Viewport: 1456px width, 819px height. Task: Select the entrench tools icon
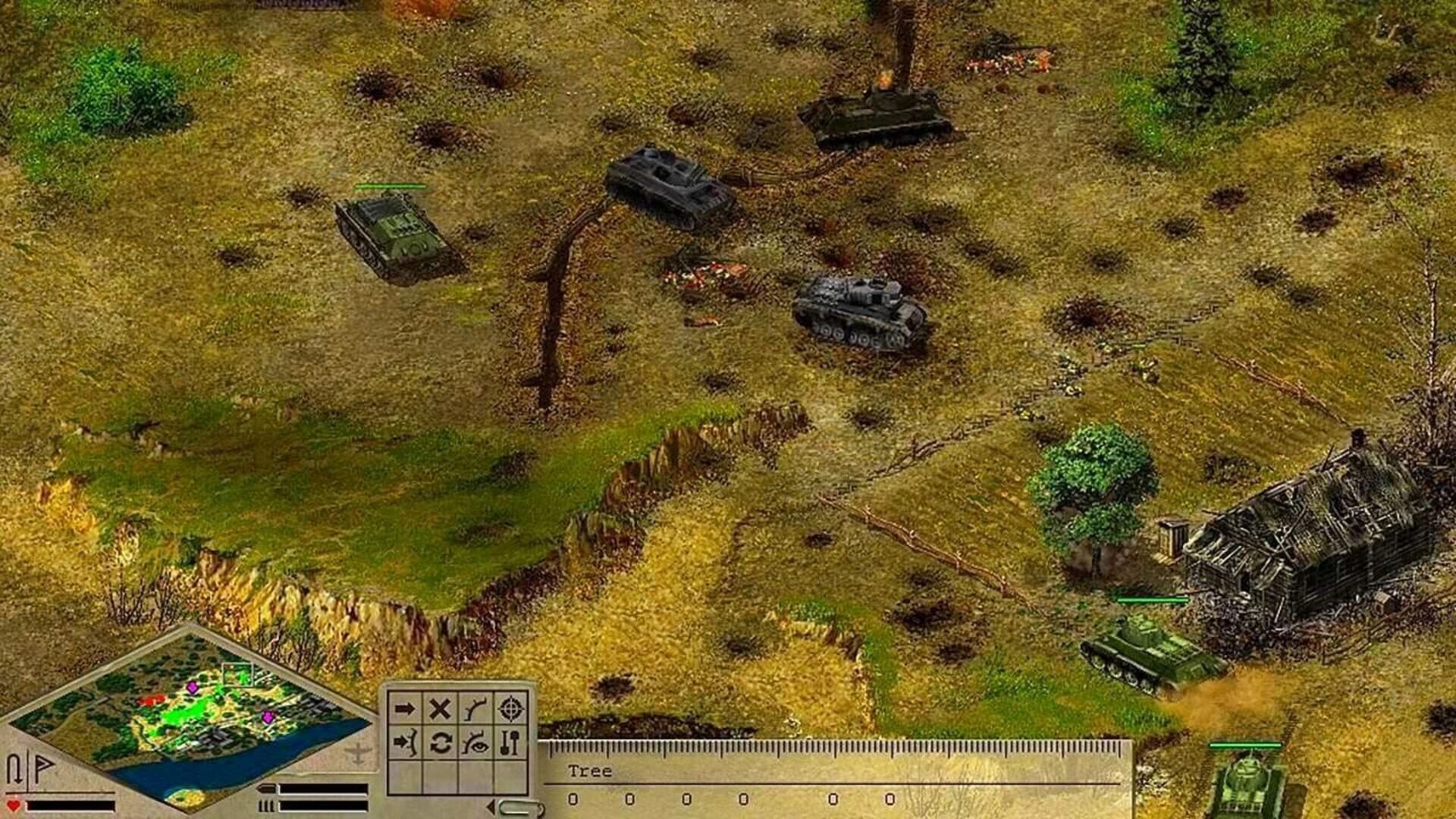(509, 742)
